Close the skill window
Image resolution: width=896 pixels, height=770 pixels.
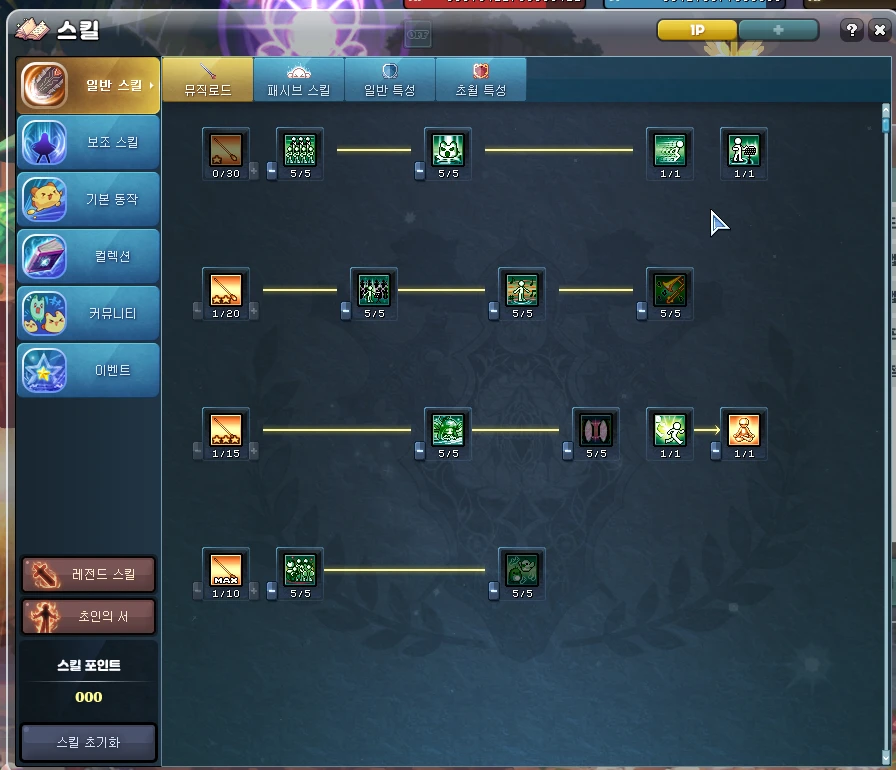(x=879, y=30)
